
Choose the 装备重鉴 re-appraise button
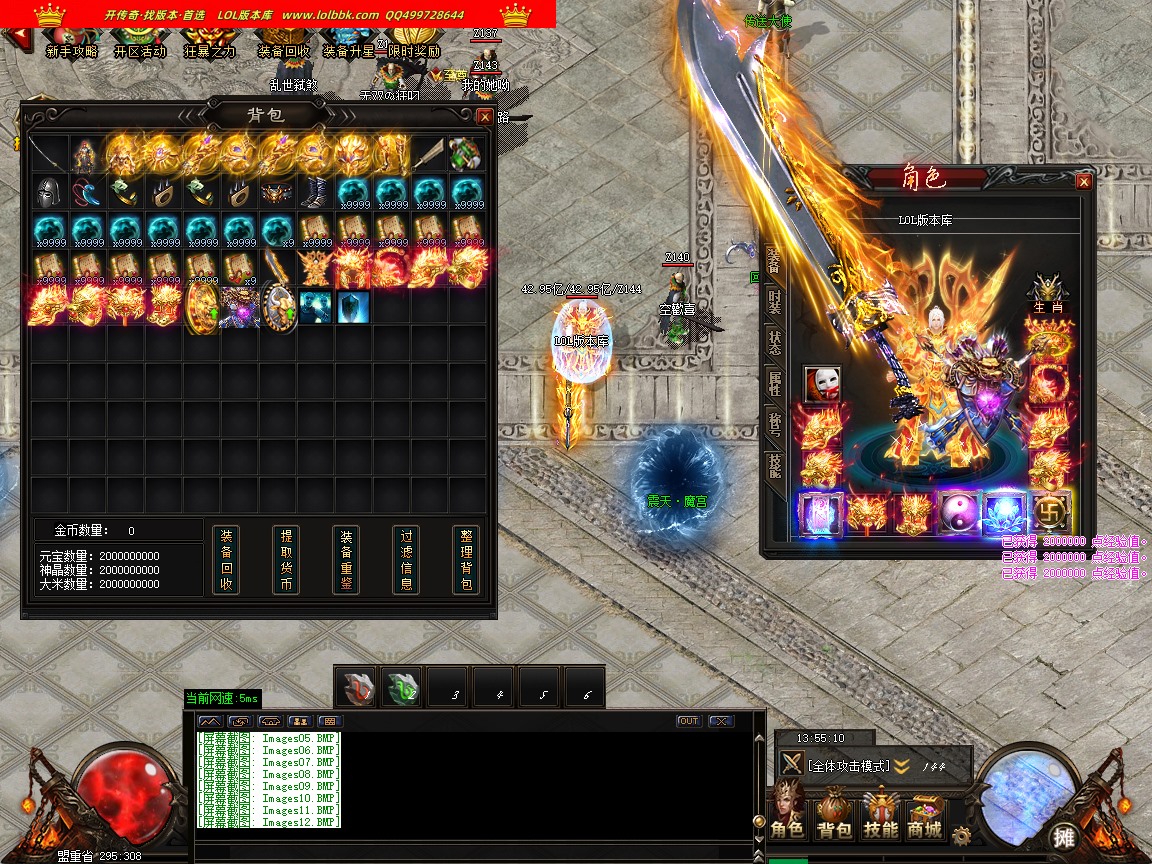pos(346,560)
